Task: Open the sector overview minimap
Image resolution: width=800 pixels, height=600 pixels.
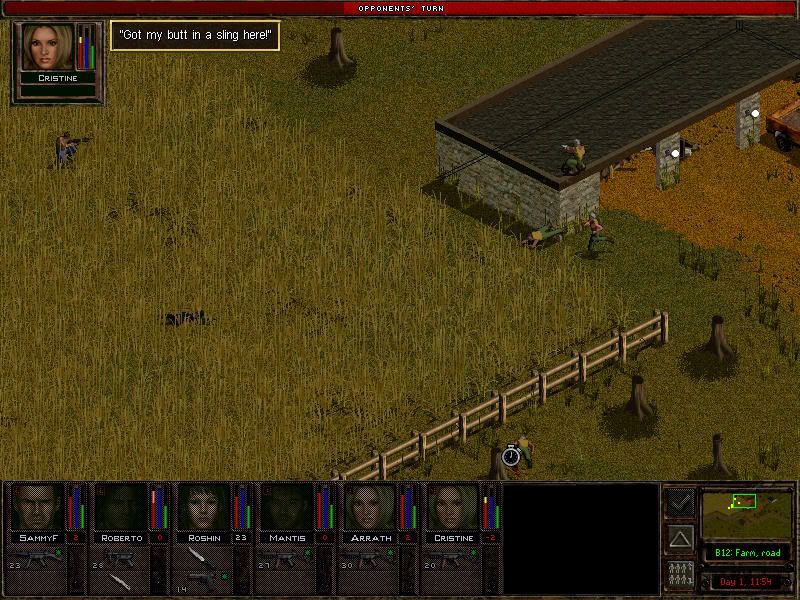Action: tap(747, 511)
